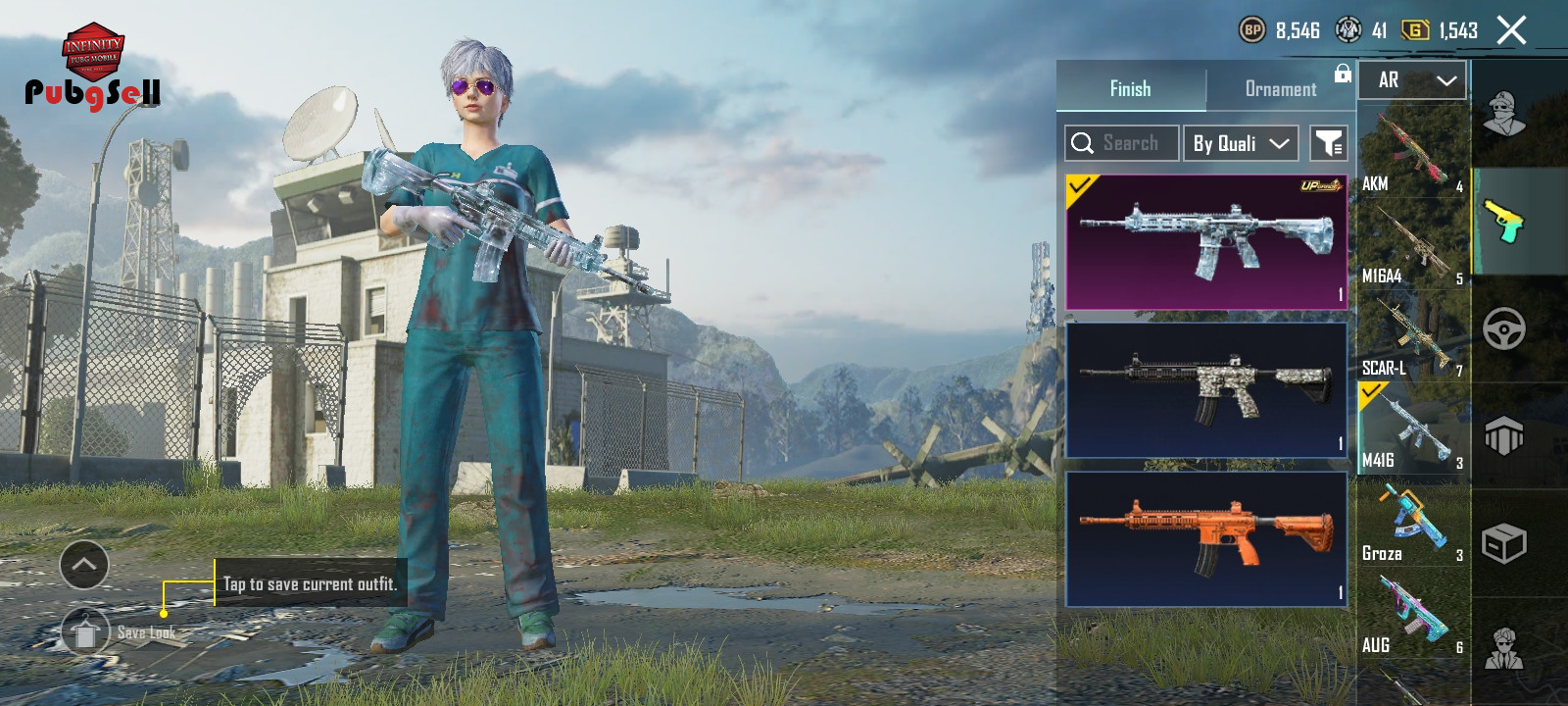1568x706 pixels.
Task: Switch to the Finish tab
Action: (x=1130, y=88)
